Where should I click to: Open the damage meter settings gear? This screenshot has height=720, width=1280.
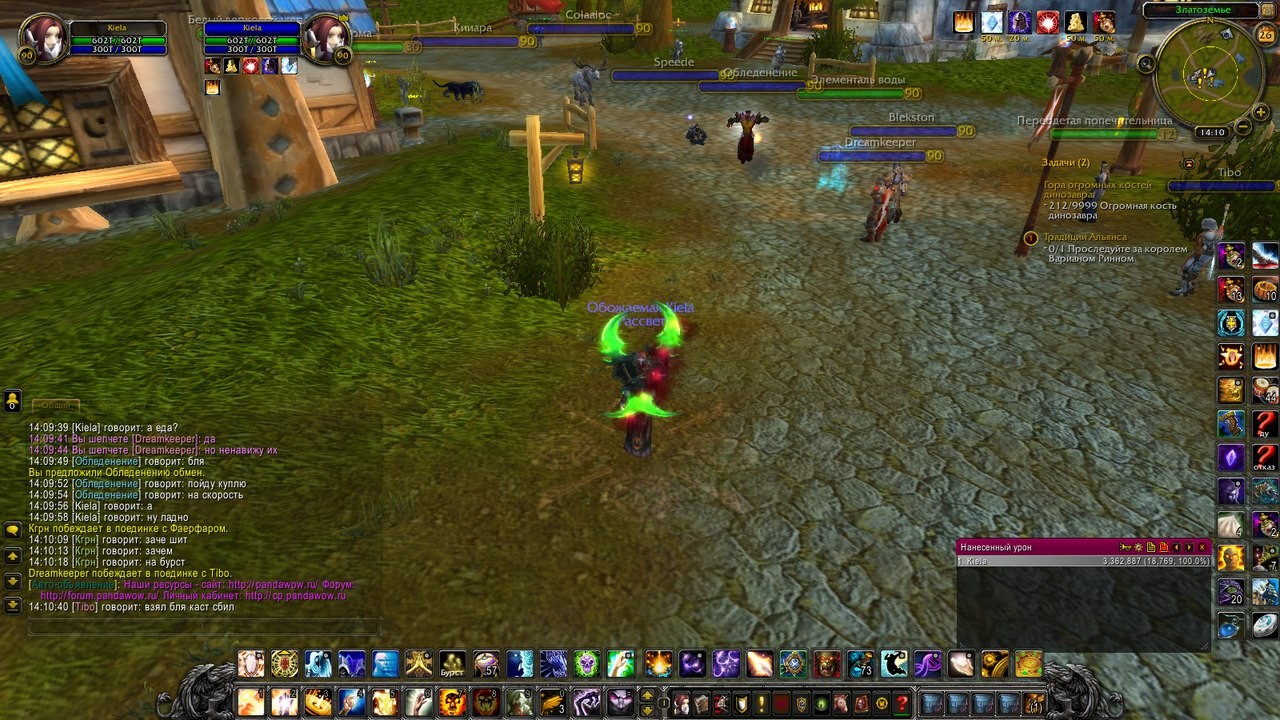[1138, 547]
